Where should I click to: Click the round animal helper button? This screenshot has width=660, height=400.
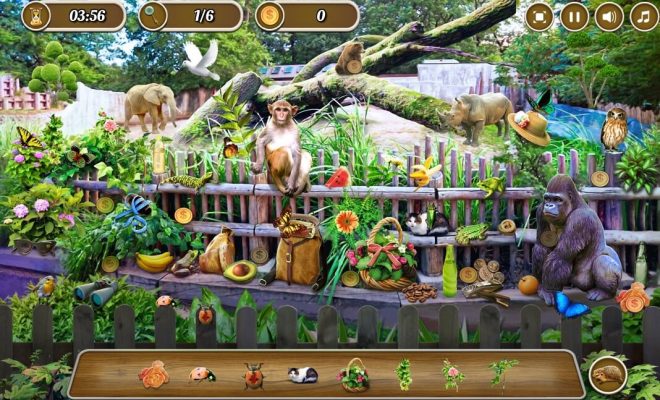coord(608,374)
